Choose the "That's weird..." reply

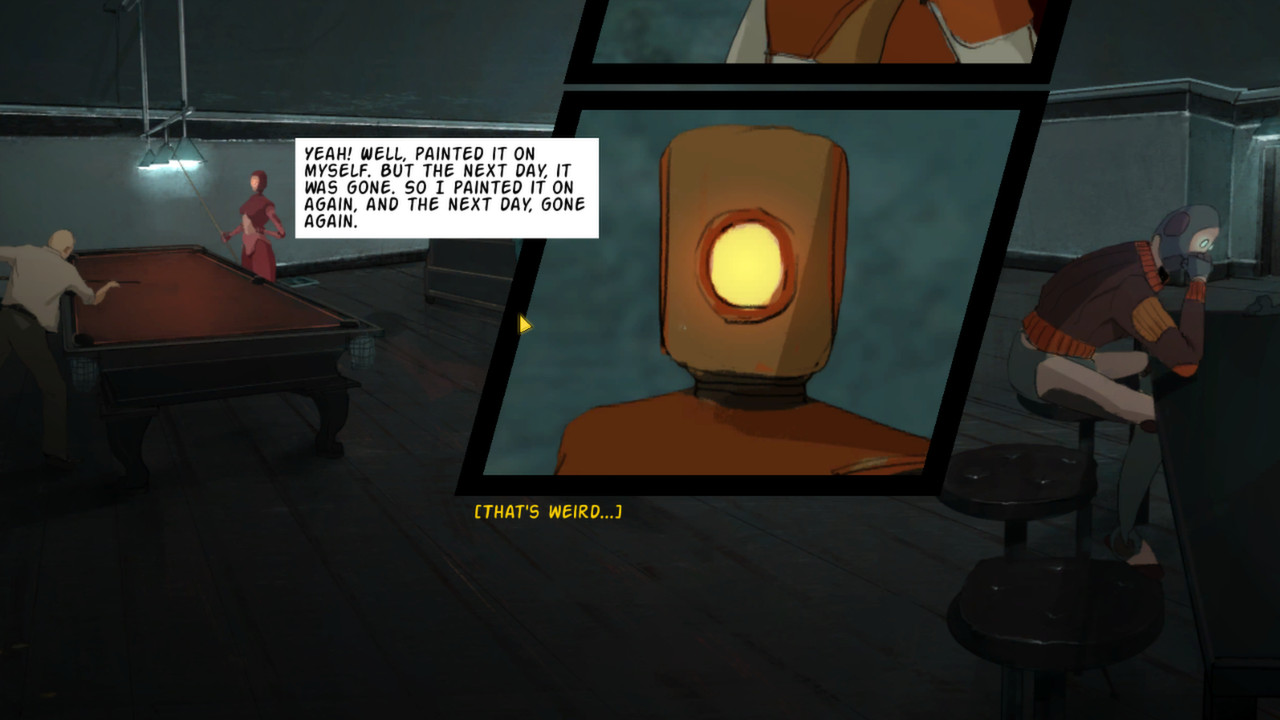click(548, 512)
